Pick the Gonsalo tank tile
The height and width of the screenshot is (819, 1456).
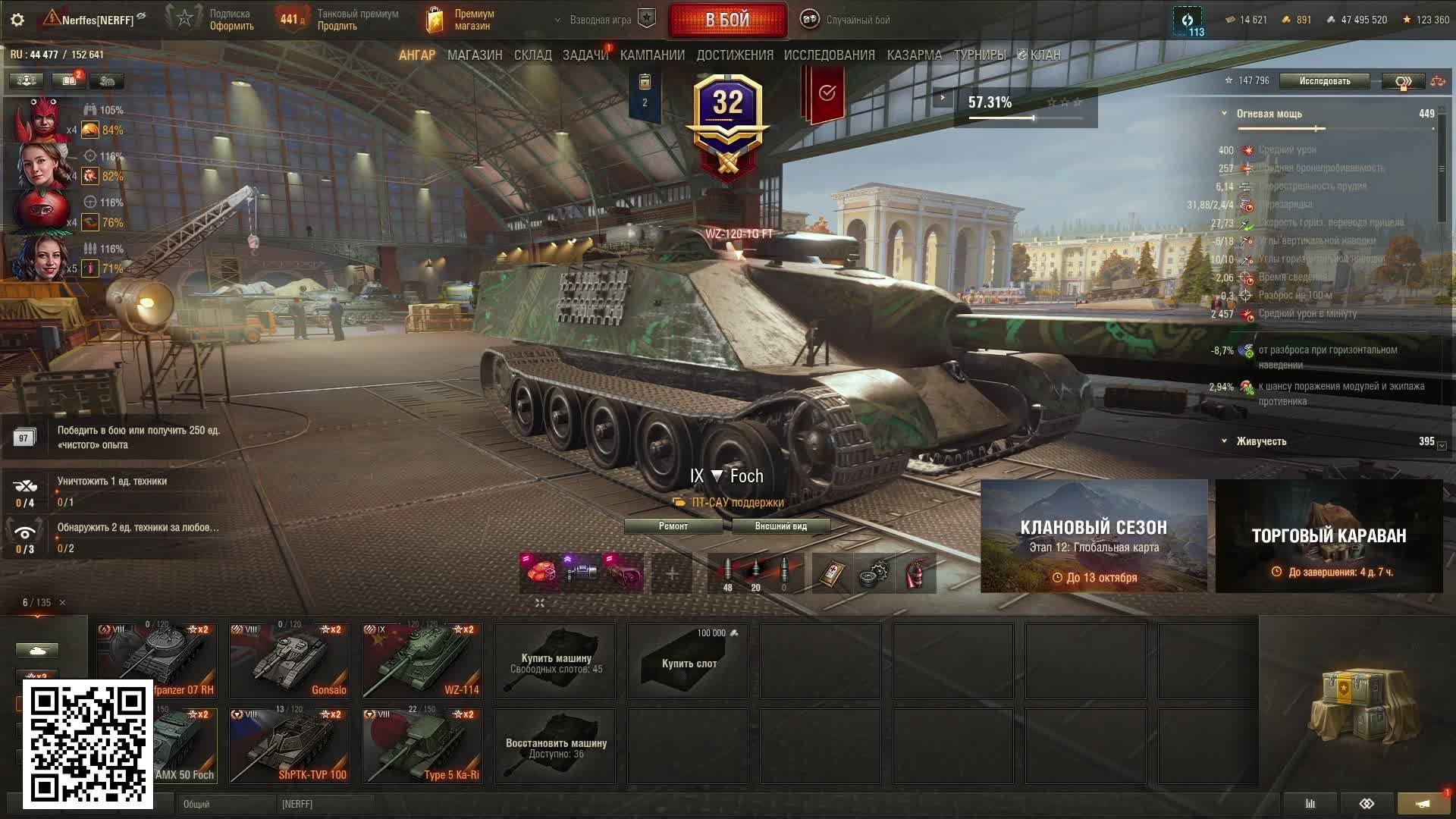290,661
